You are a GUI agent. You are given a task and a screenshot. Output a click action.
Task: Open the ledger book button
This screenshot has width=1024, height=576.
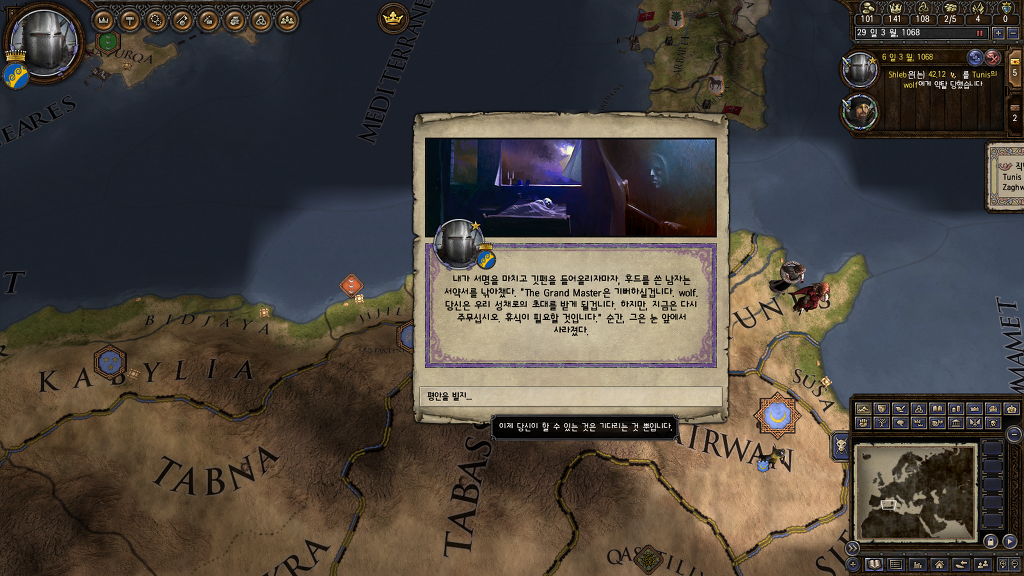[x=871, y=565]
